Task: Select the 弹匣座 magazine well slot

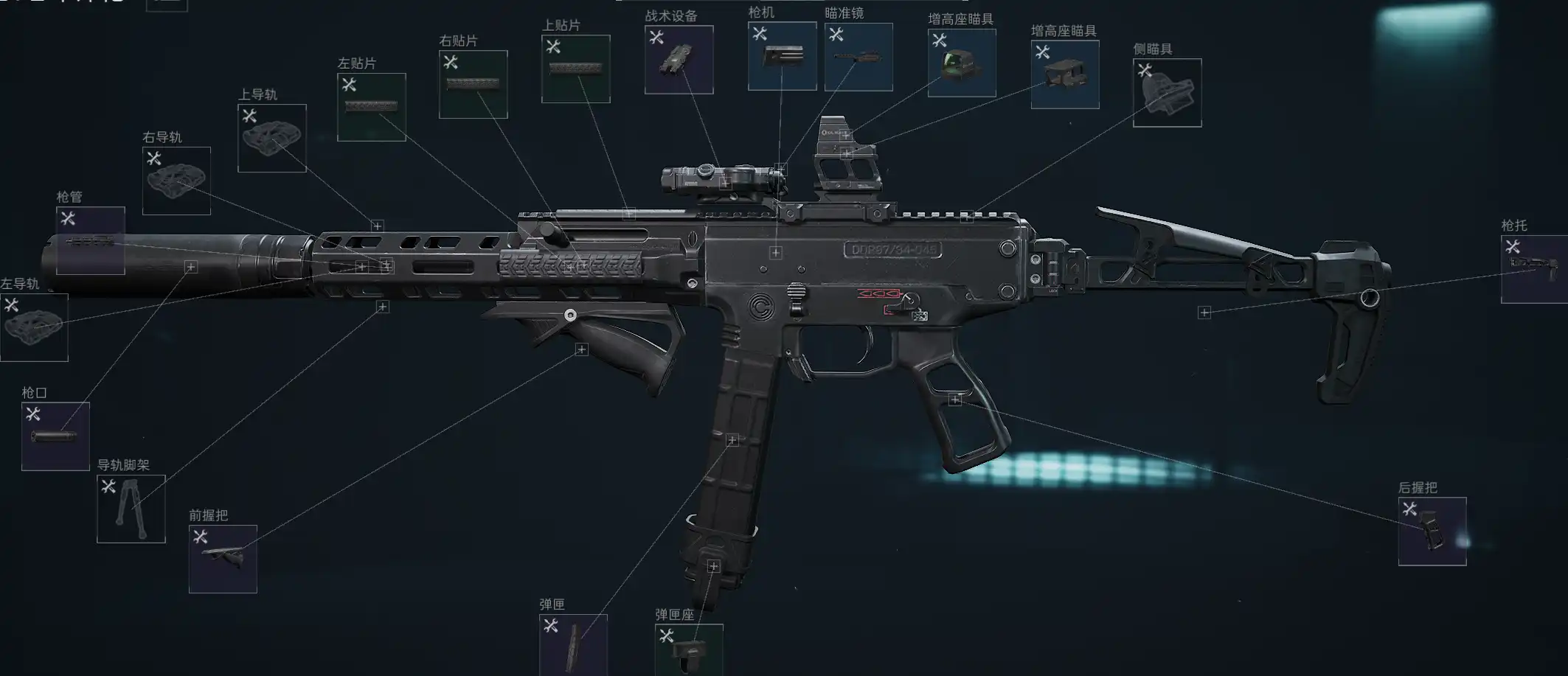Action: pyautogui.click(x=688, y=649)
